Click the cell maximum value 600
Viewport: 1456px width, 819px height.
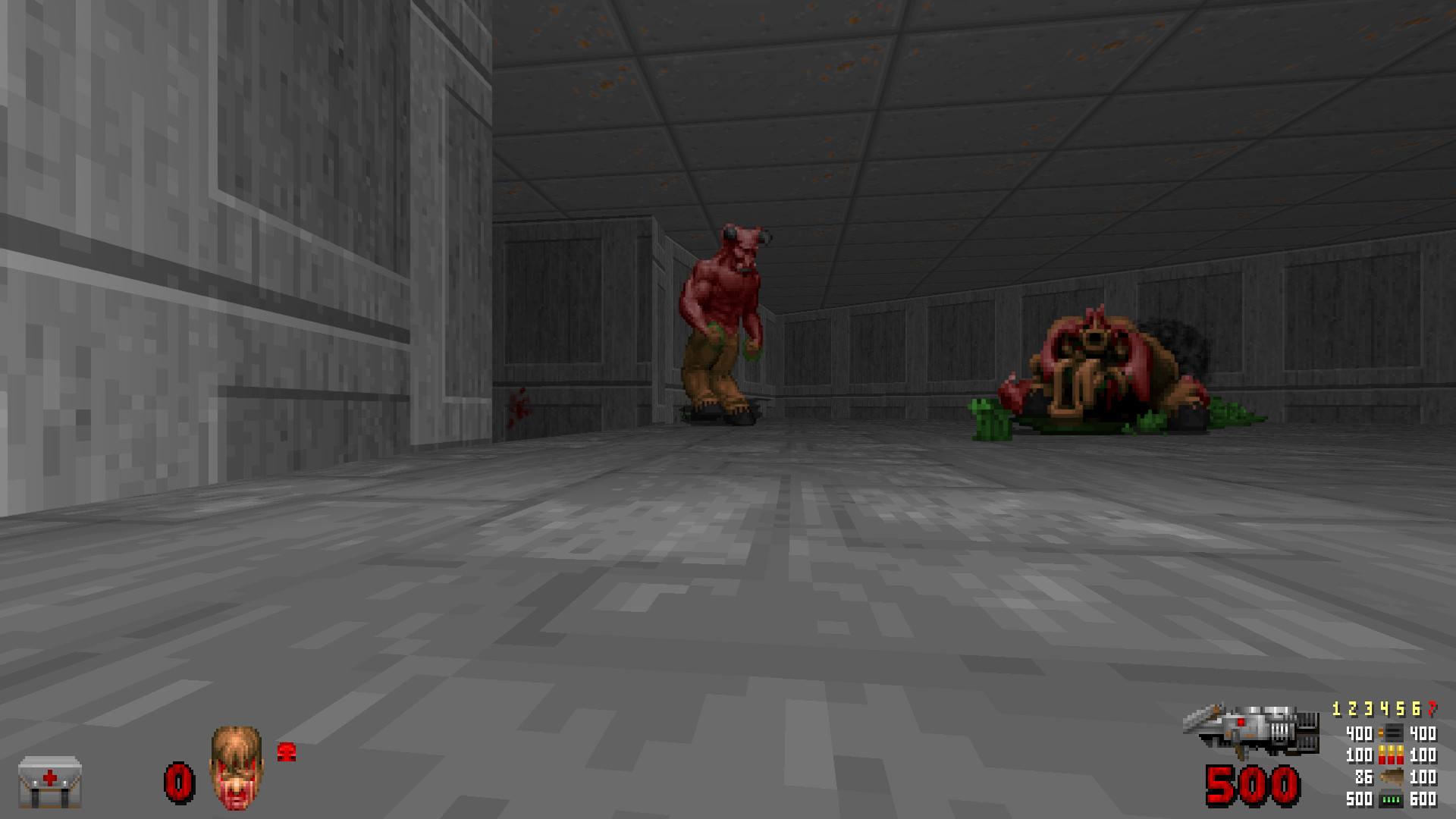[x=1421, y=799]
